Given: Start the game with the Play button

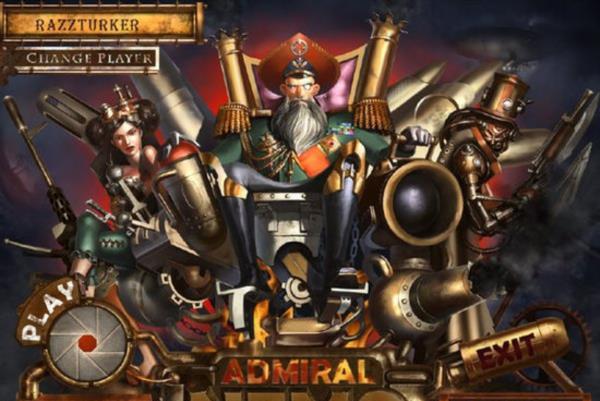Looking at the screenshot, I should [x=85, y=340].
